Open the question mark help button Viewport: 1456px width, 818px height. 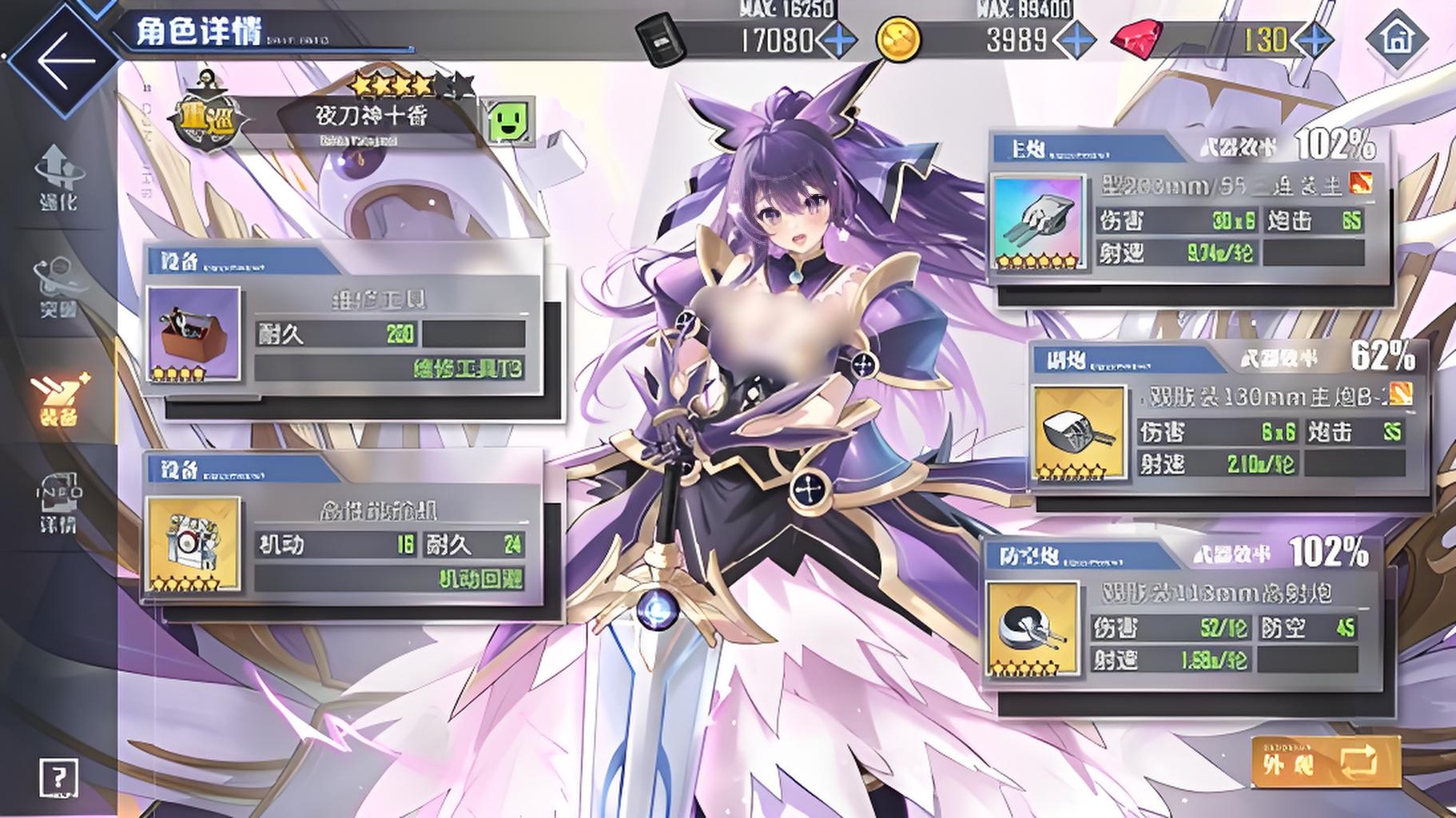pyautogui.click(x=58, y=776)
